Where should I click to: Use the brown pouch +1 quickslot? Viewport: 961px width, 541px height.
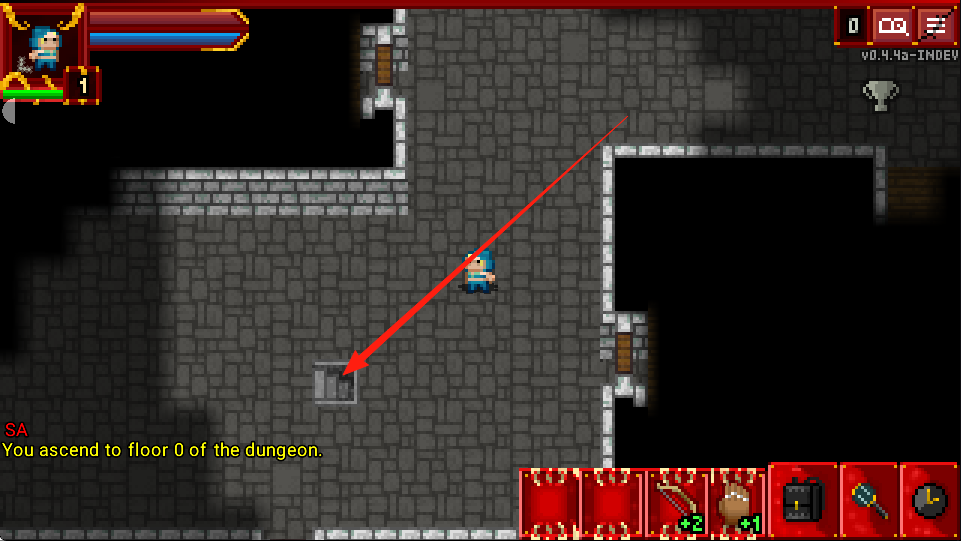[736, 502]
